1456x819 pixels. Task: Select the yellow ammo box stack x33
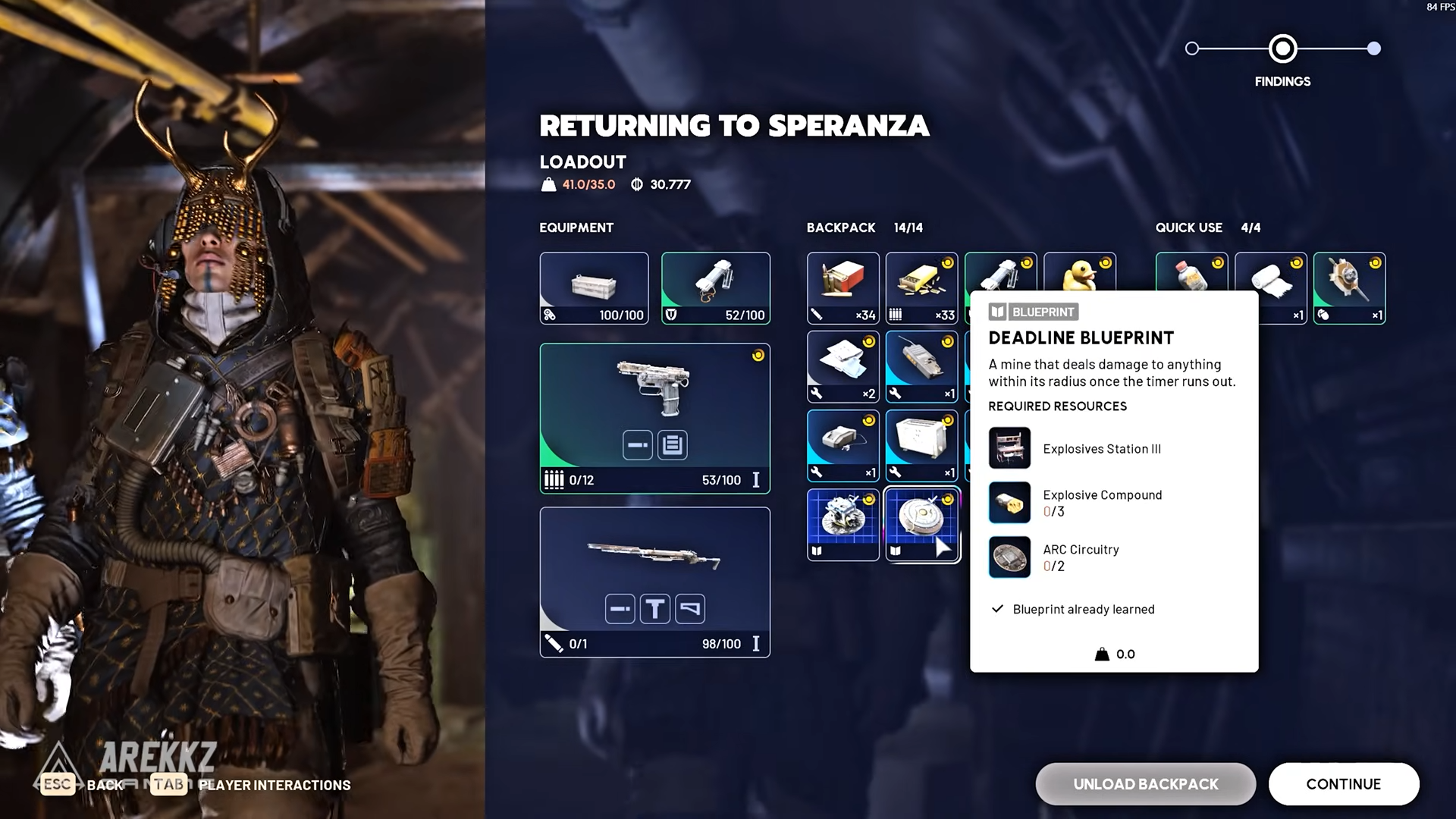(x=921, y=288)
